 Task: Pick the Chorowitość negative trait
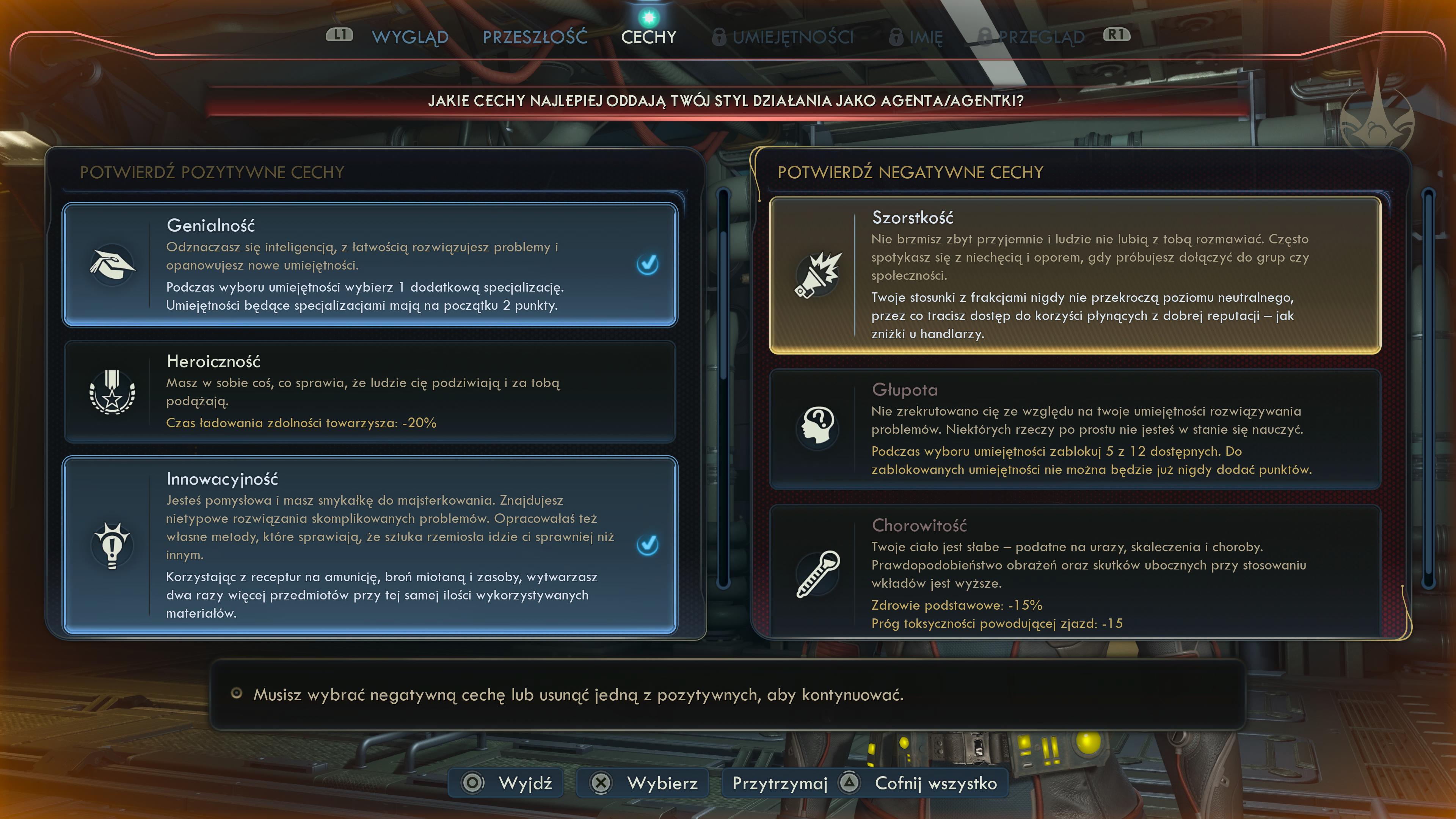click(x=1075, y=571)
